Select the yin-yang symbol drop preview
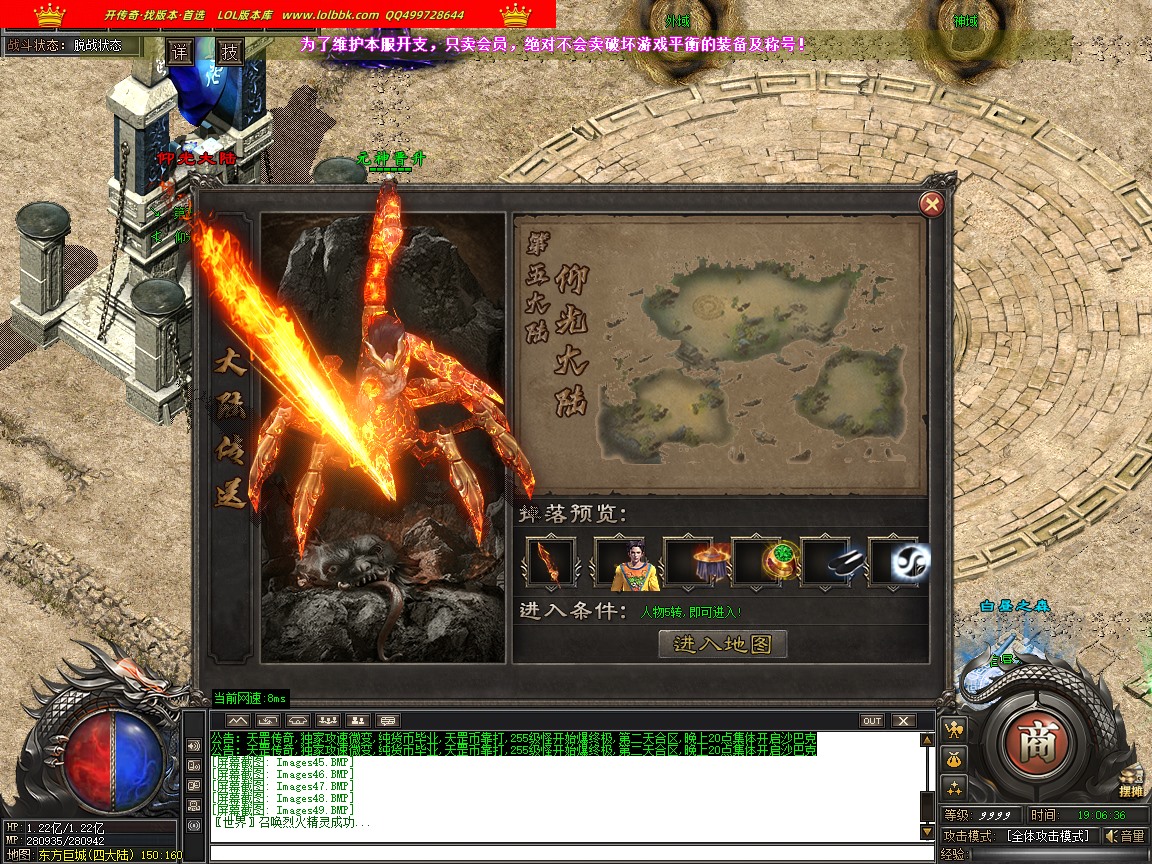This screenshot has height=864, width=1152. (895, 562)
